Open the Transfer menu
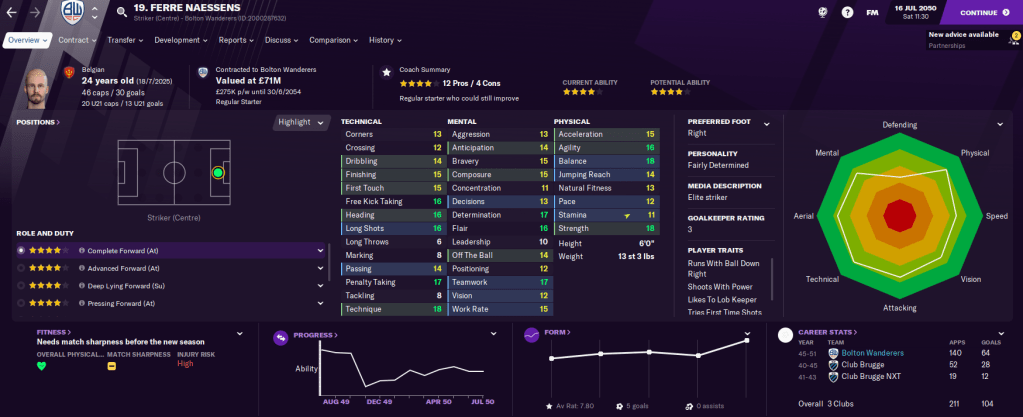Image resolution: width=1023 pixels, height=417 pixels. pos(124,40)
